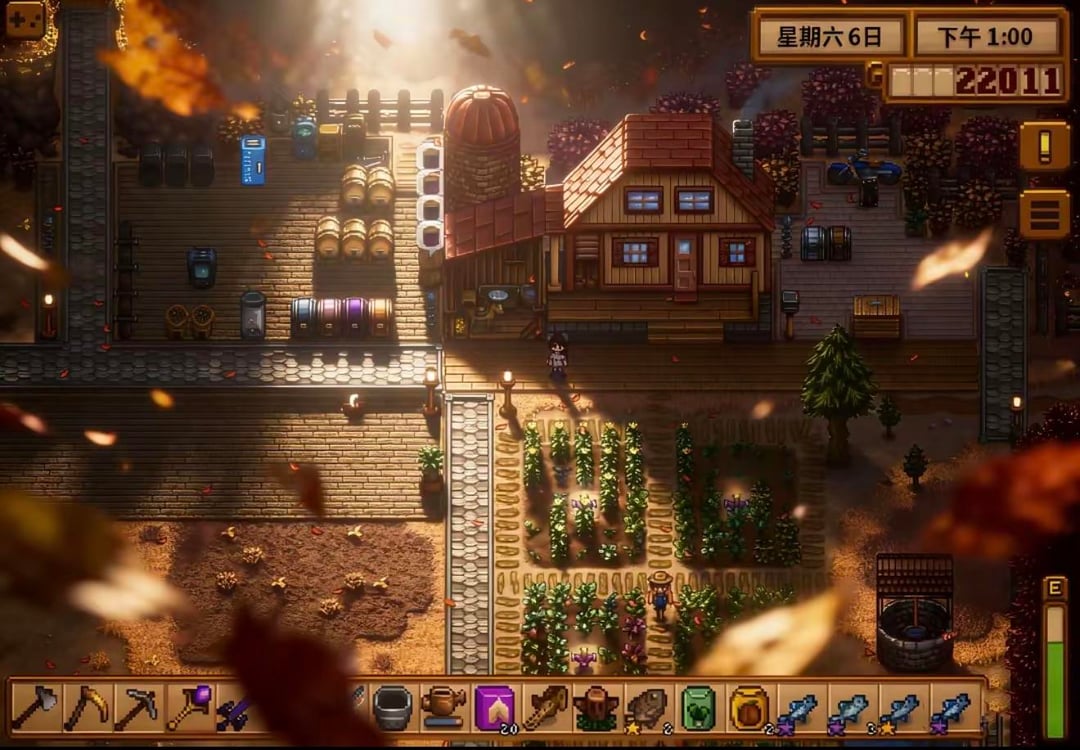Viewport: 1080px width, 750px height.
Task: Open the game menu via three-line button
Action: (x=1044, y=213)
